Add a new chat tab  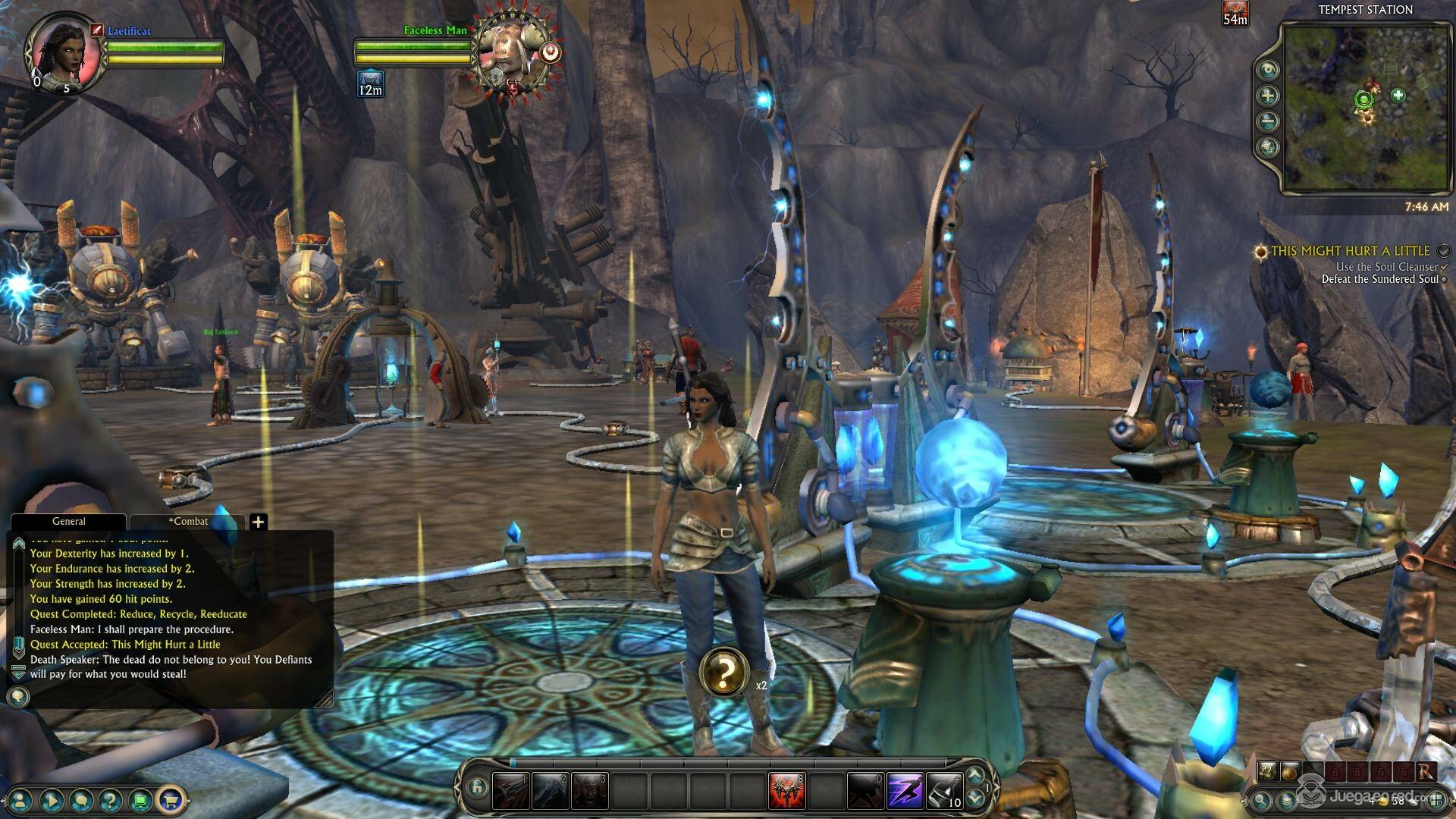coord(258,522)
